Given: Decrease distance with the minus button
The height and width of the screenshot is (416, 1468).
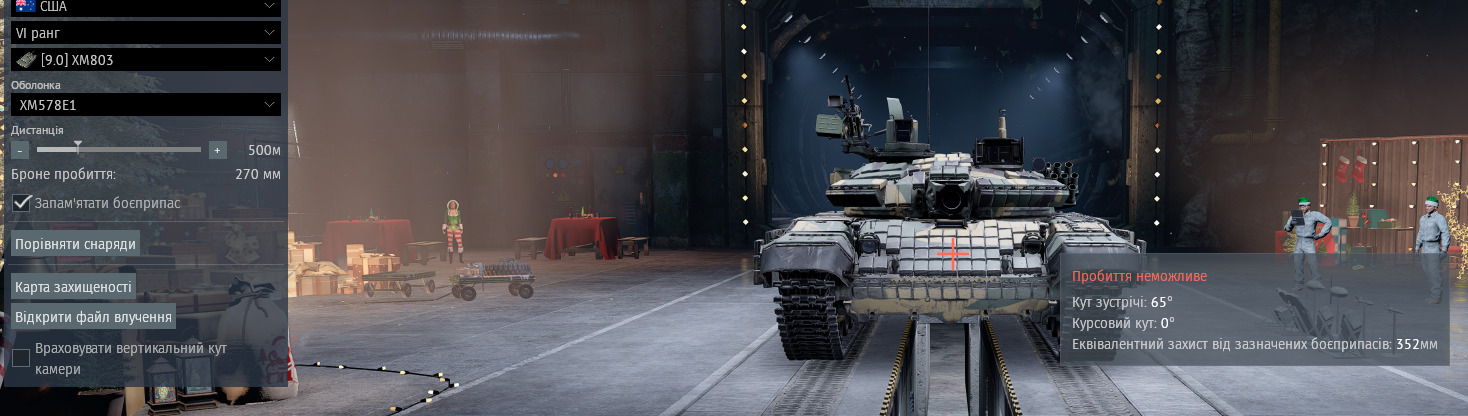Looking at the screenshot, I should coord(20,150).
